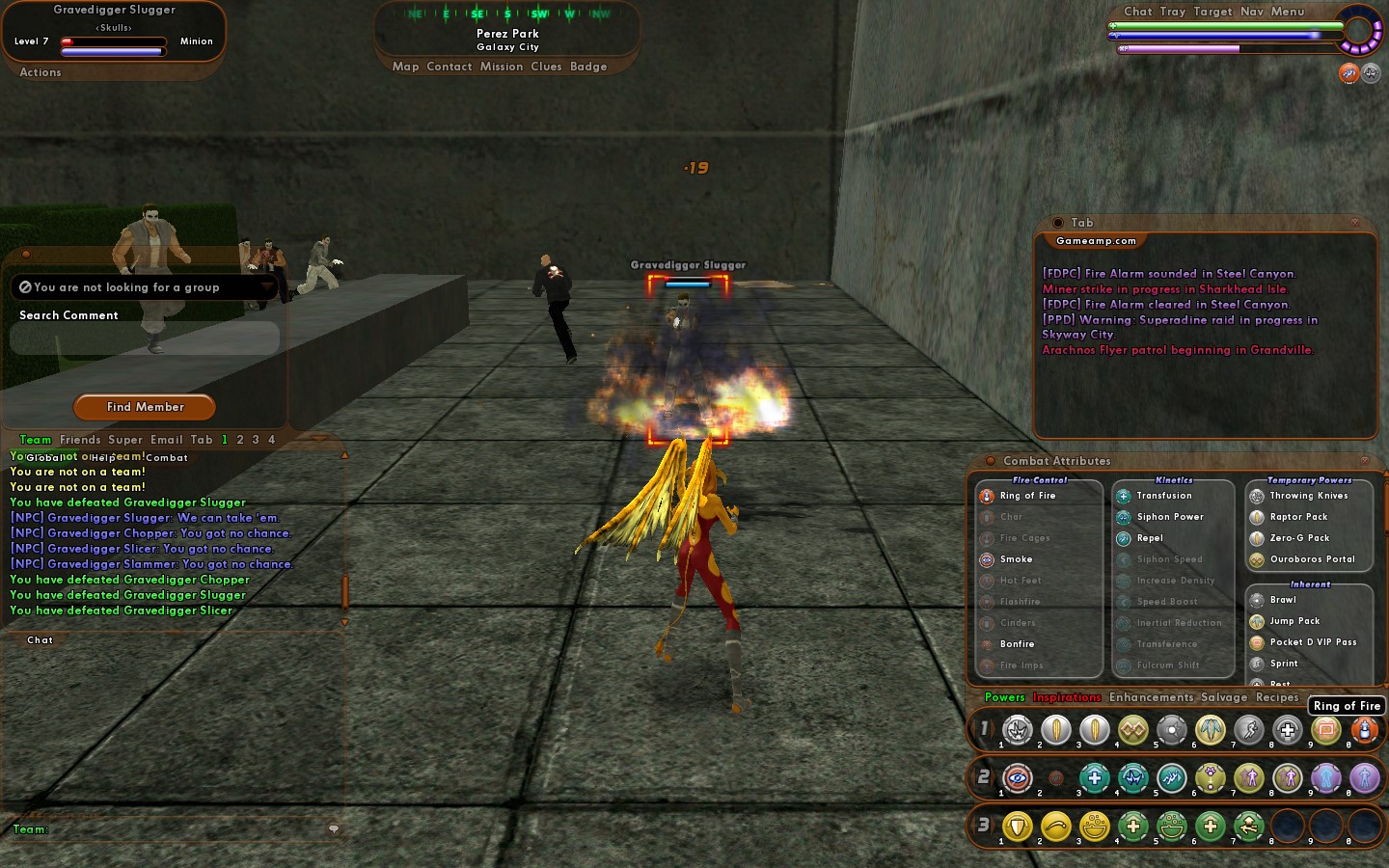Switch to the Friends tab
The width and height of the screenshot is (1389, 868).
pyautogui.click(x=80, y=440)
